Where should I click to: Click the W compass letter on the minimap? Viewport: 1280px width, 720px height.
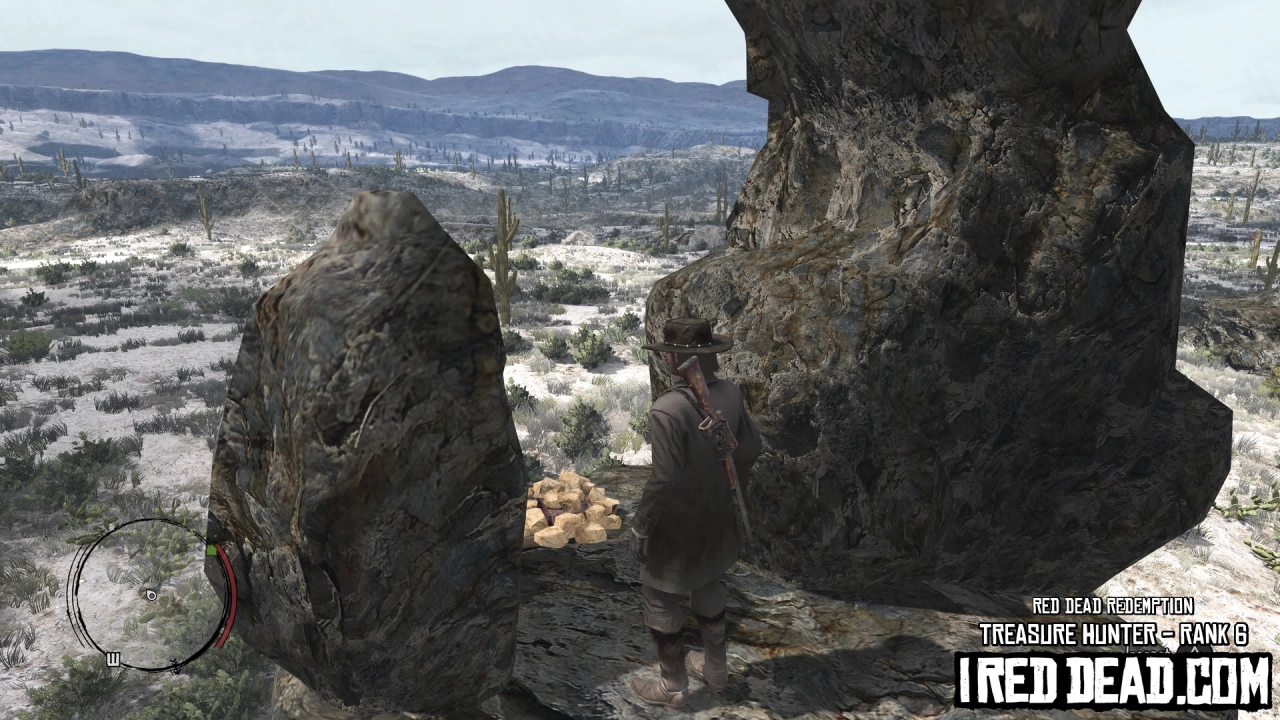tap(113, 658)
